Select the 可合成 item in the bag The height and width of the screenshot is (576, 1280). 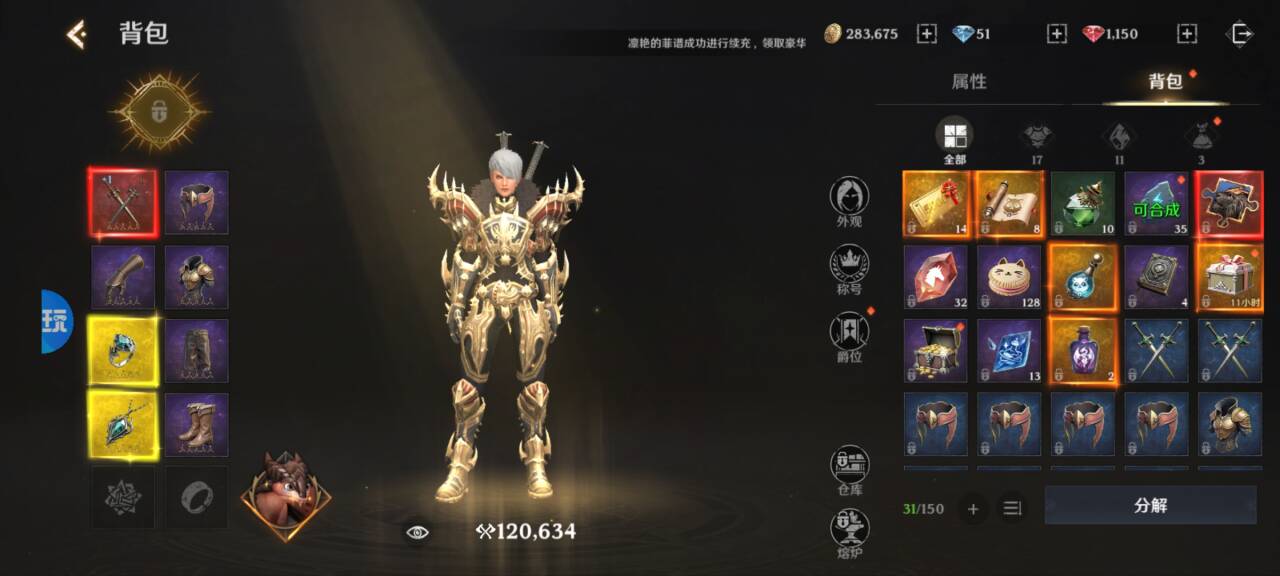[1156, 204]
